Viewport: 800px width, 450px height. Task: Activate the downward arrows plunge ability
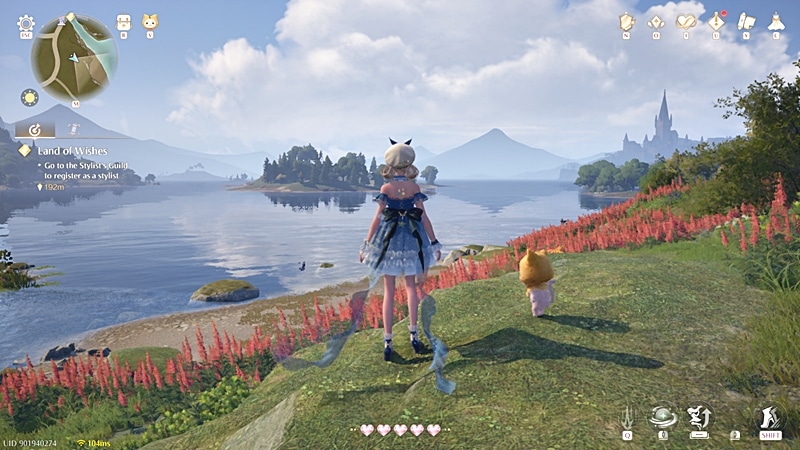(x=628, y=416)
